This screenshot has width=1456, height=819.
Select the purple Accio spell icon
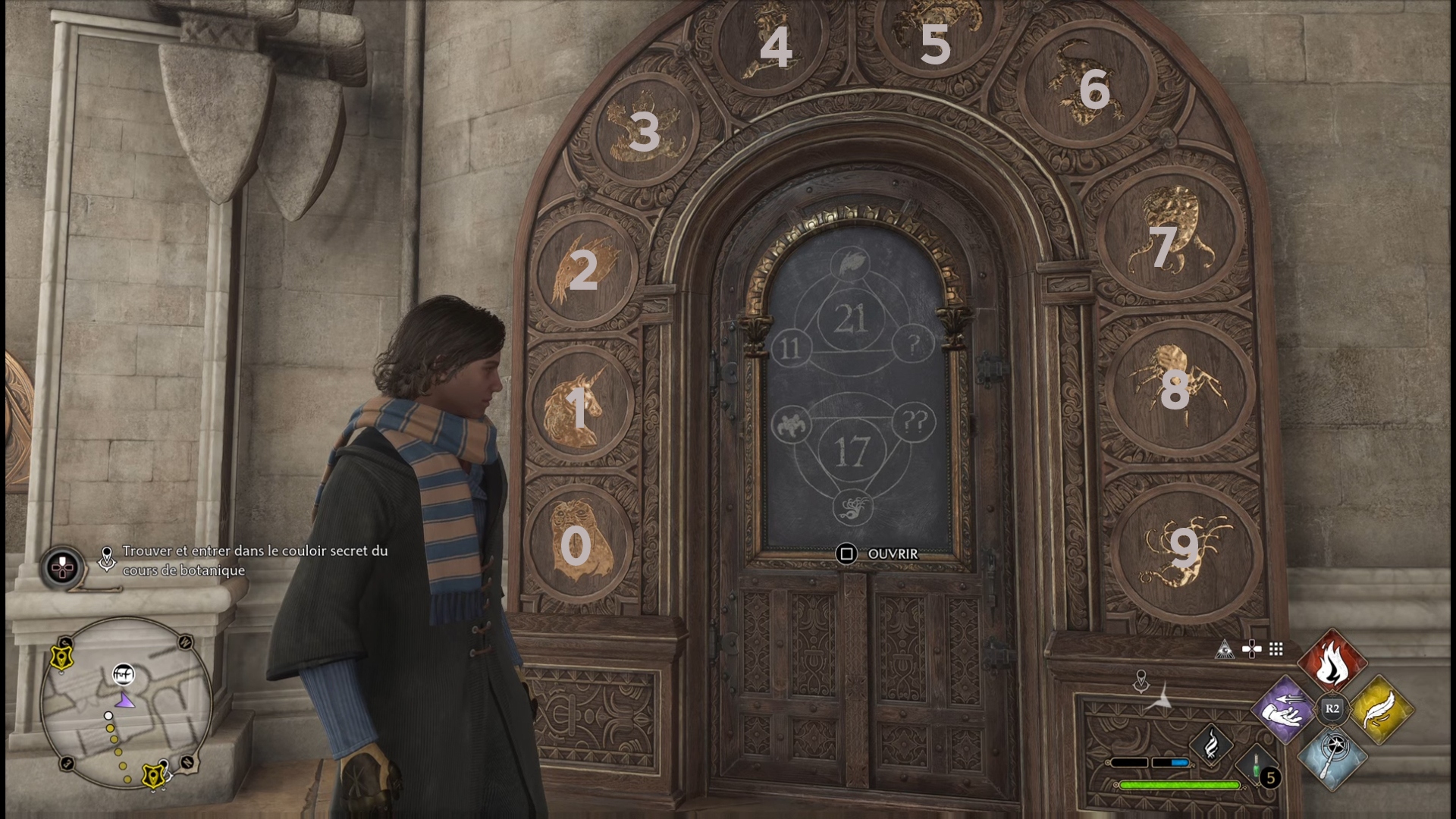coord(1283,711)
